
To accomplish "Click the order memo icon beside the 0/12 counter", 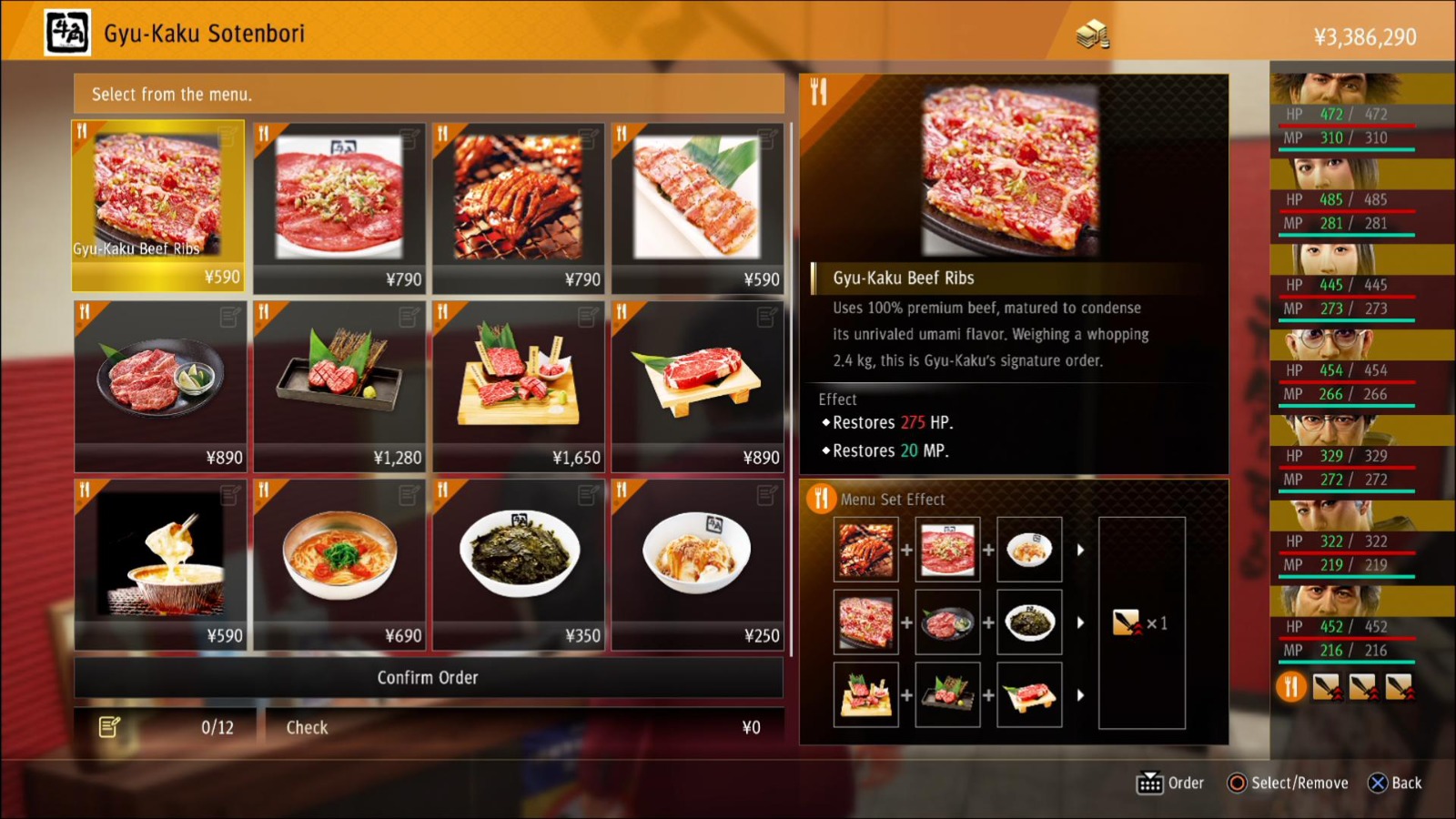I will pyautogui.click(x=109, y=726).
